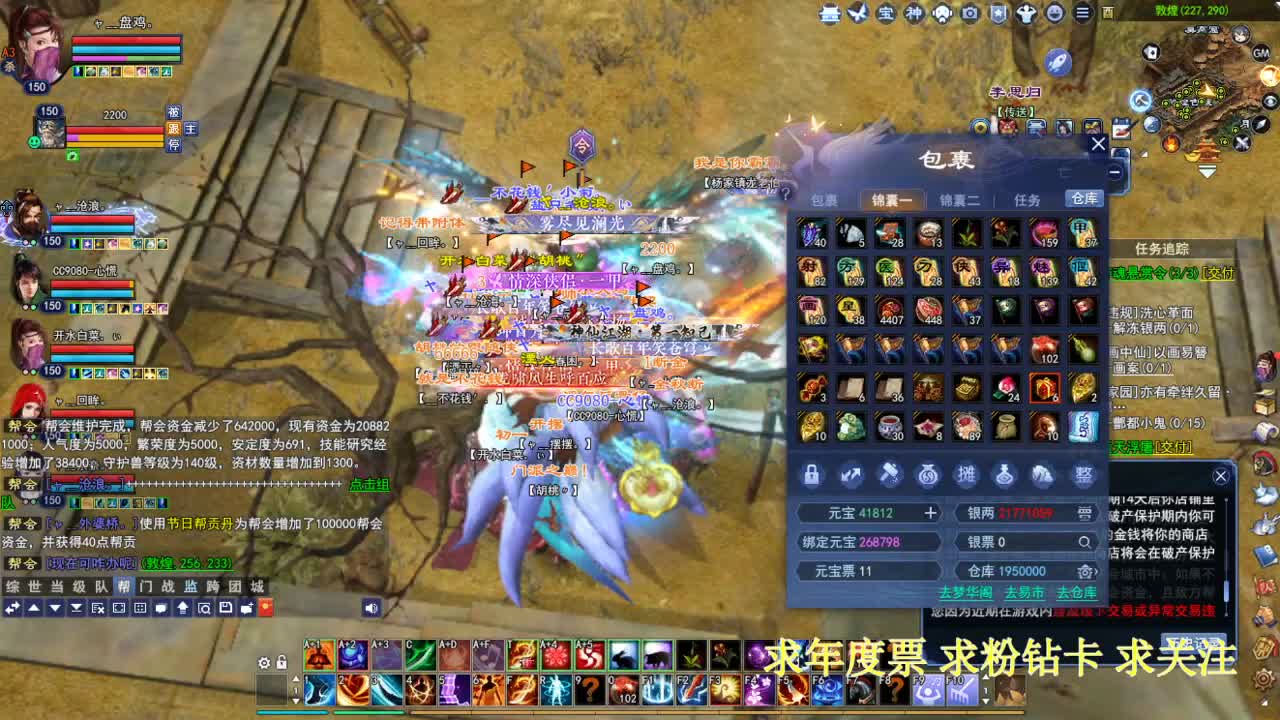Click the skill bar page-up arrow
Screen dimensions: 1280x720
pos(296,678)
